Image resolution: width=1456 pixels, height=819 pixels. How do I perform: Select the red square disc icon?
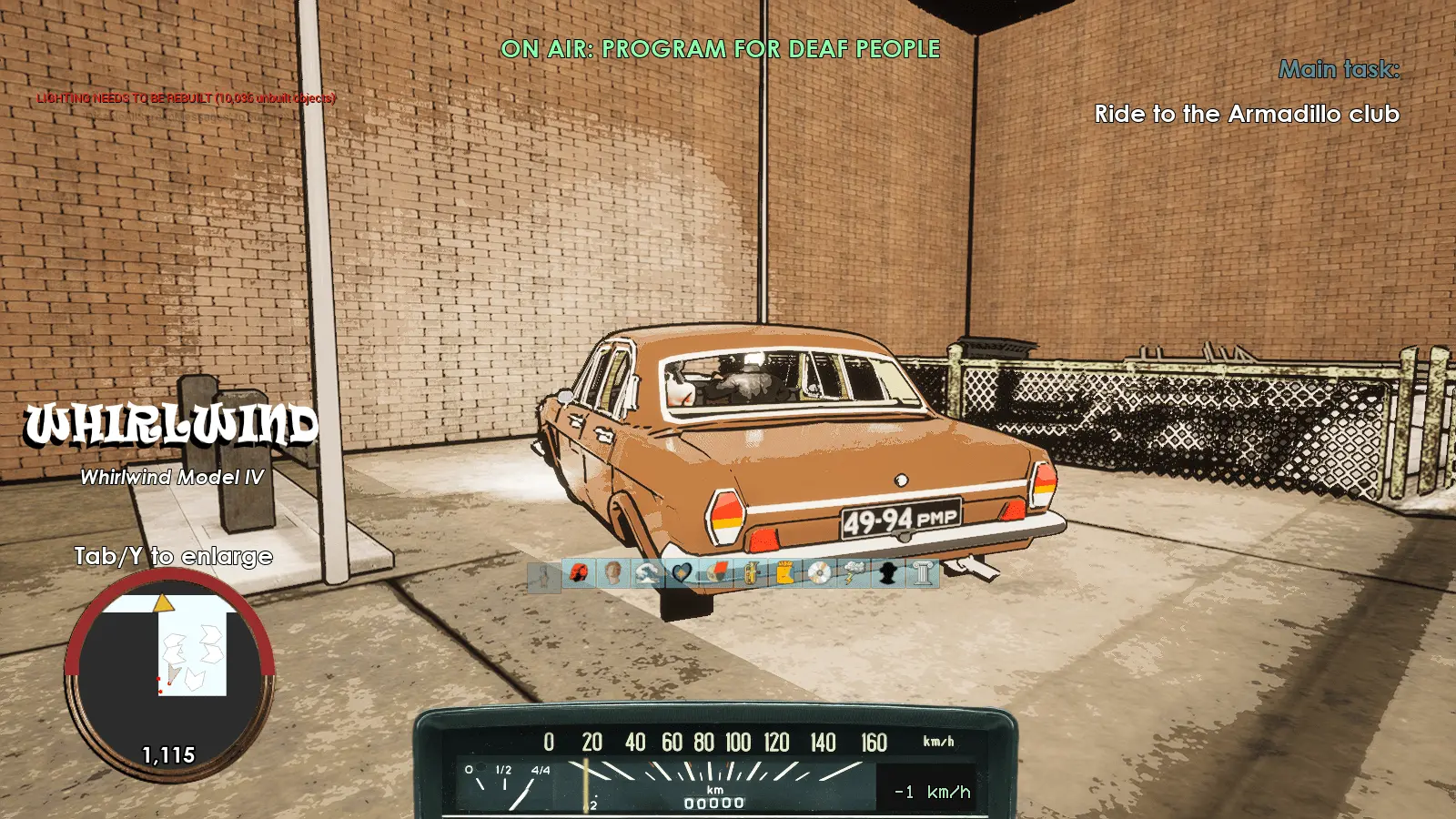[x=716, y=573]
